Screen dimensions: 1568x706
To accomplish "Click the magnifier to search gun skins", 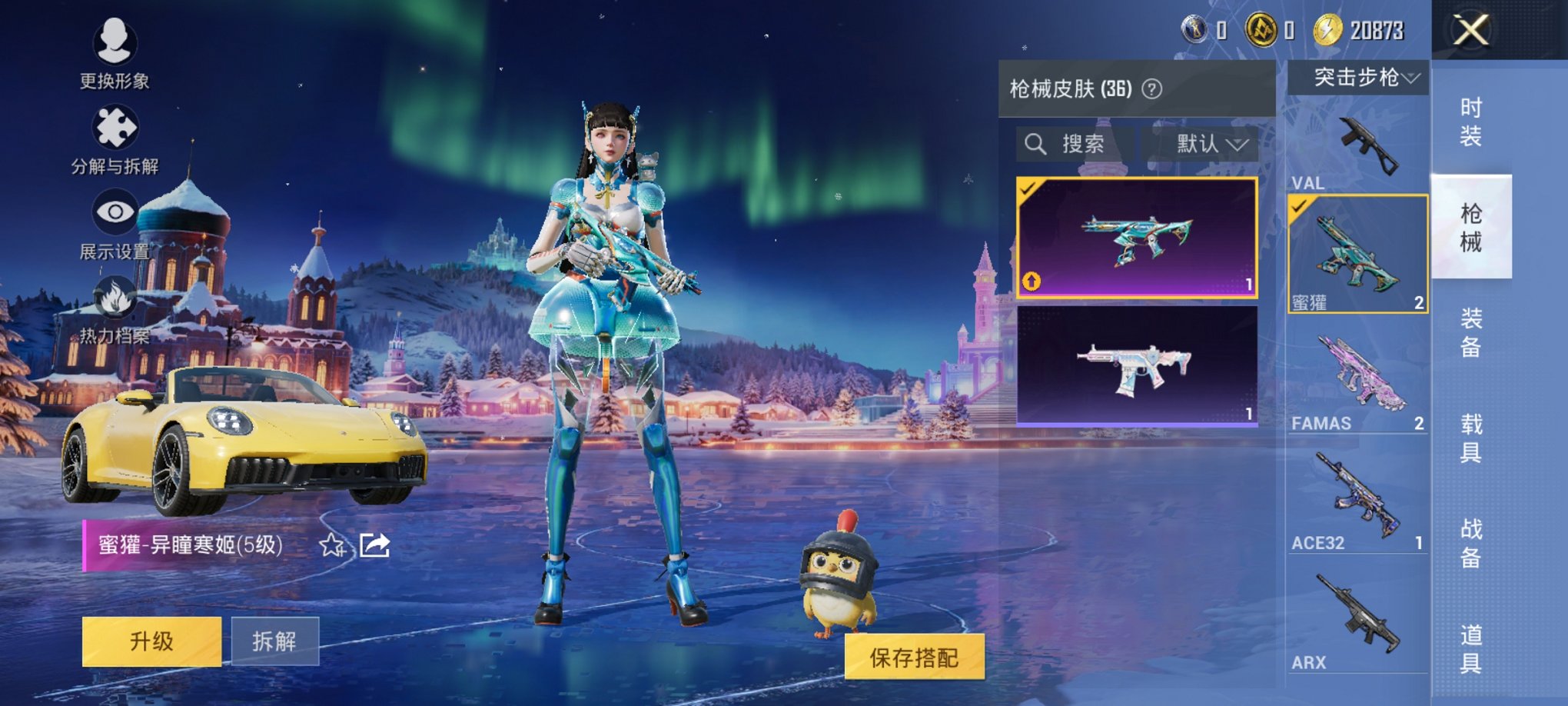I will 1035,145.
